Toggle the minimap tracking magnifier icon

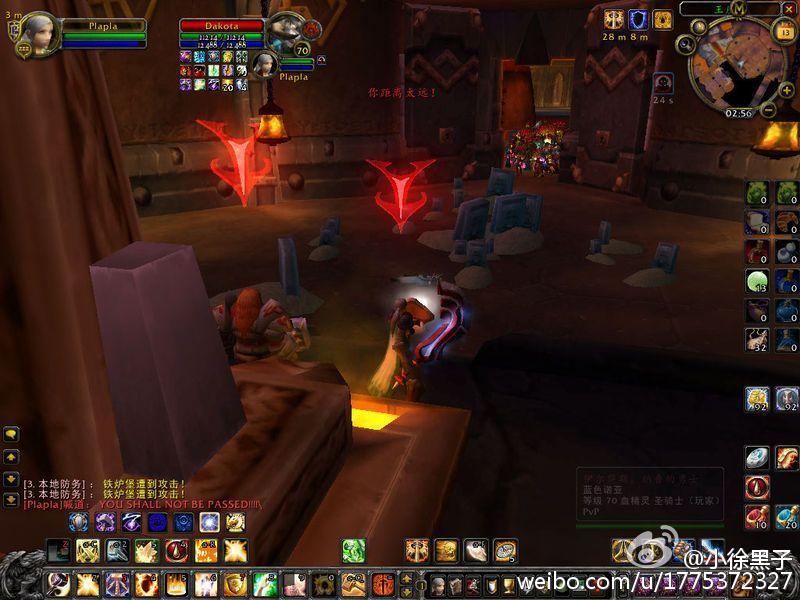[x=686, y=44]
